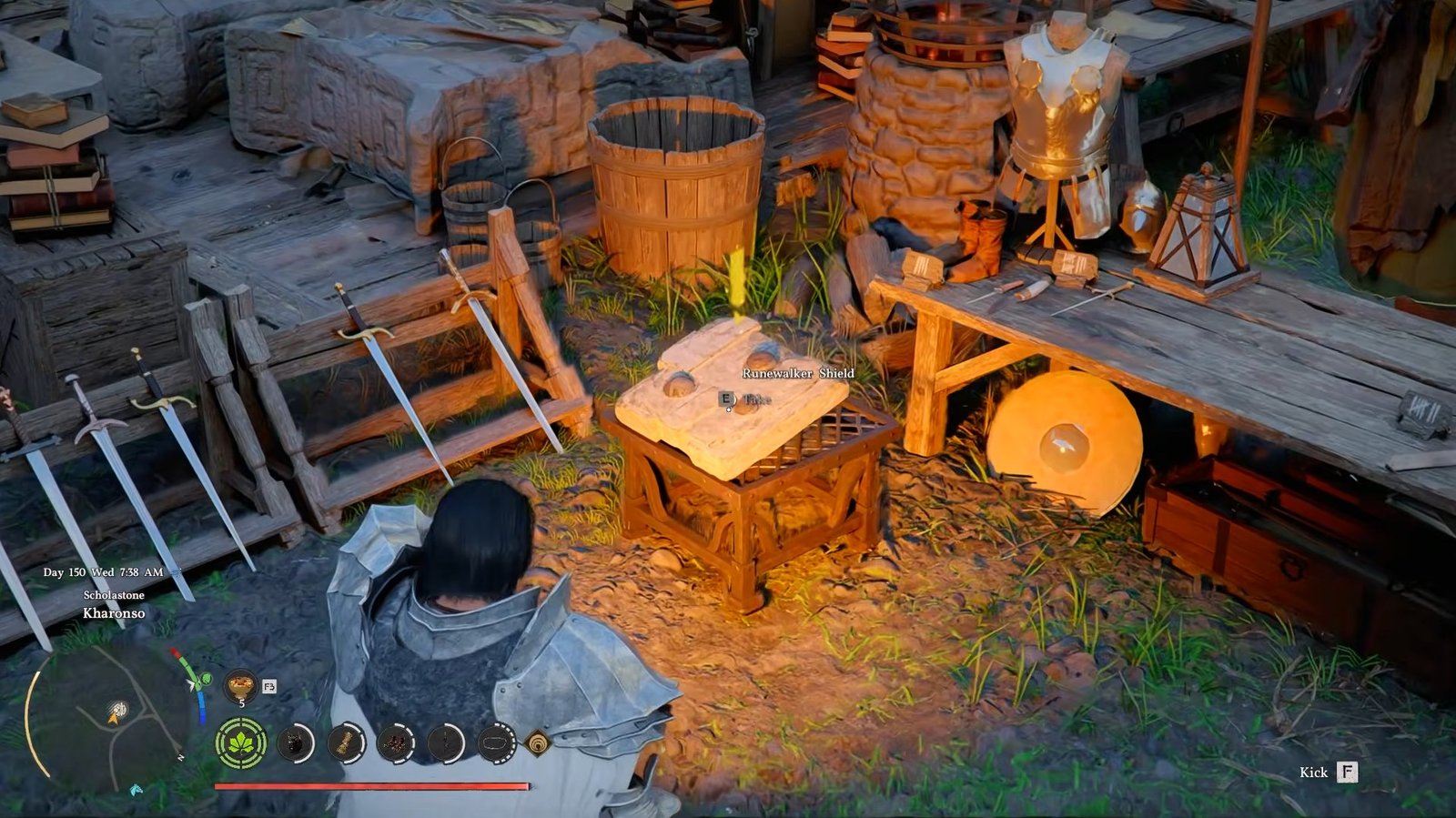Select the golden scroll hotbar slot
This screenshot has height=818, width=1456.
(346, 744)
